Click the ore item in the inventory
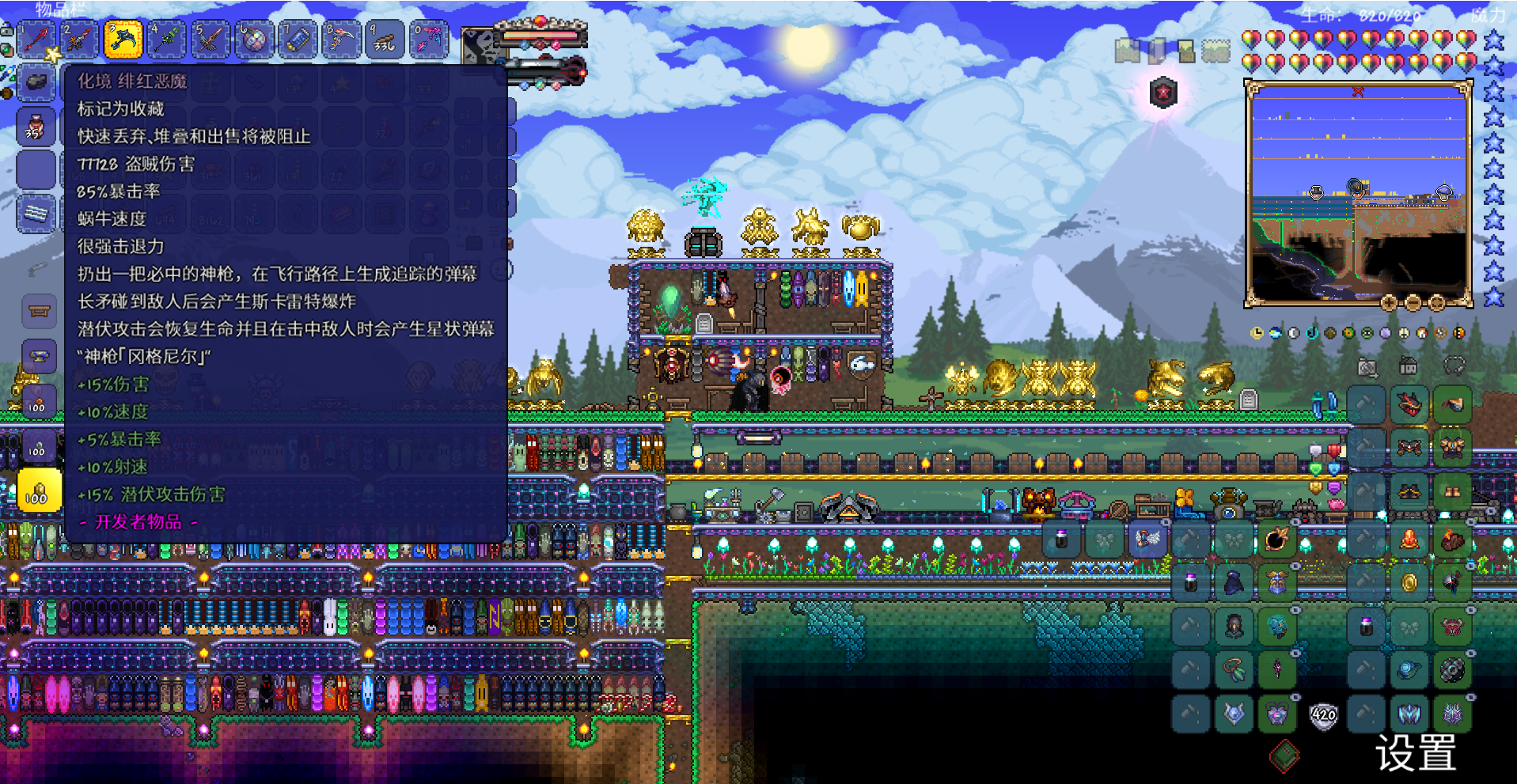 tap(36, 82)
